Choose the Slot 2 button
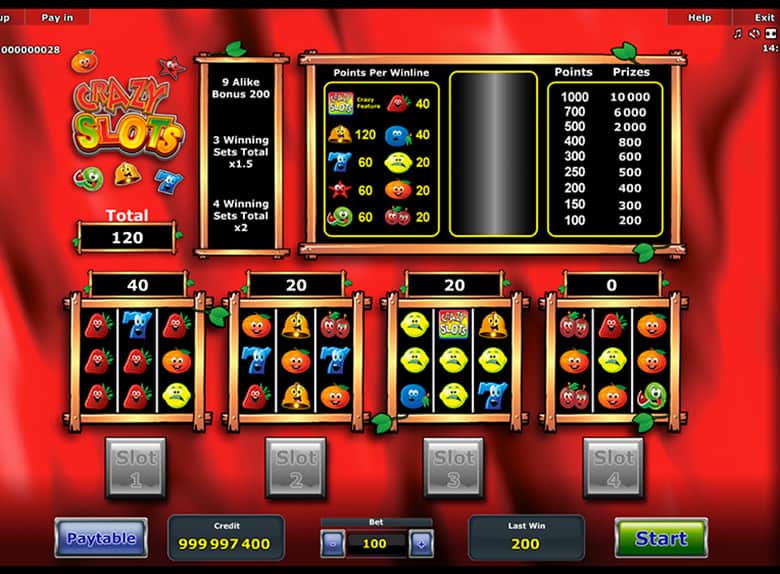 point(296,467)
